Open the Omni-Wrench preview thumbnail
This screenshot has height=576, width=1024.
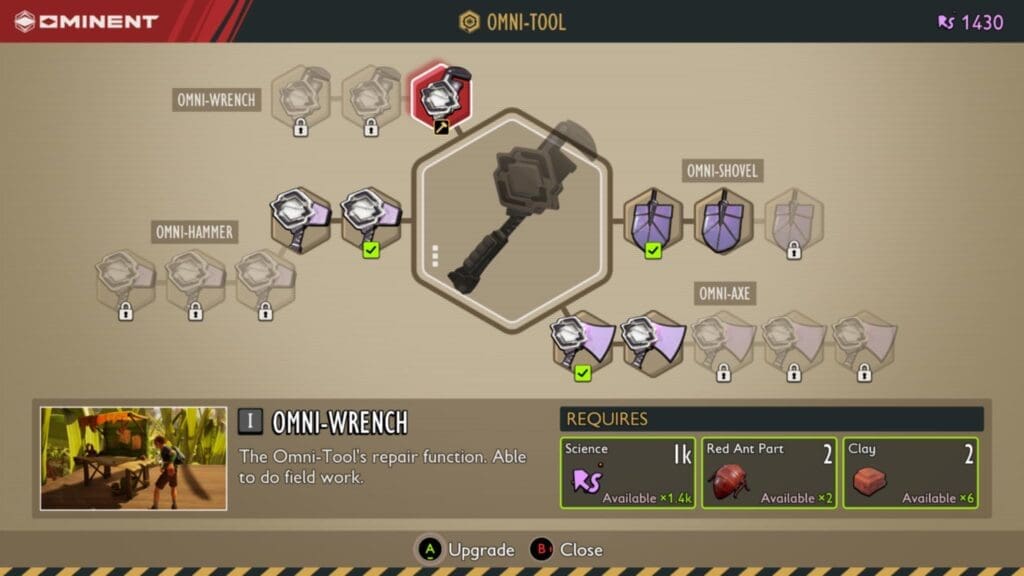[133, 458]
